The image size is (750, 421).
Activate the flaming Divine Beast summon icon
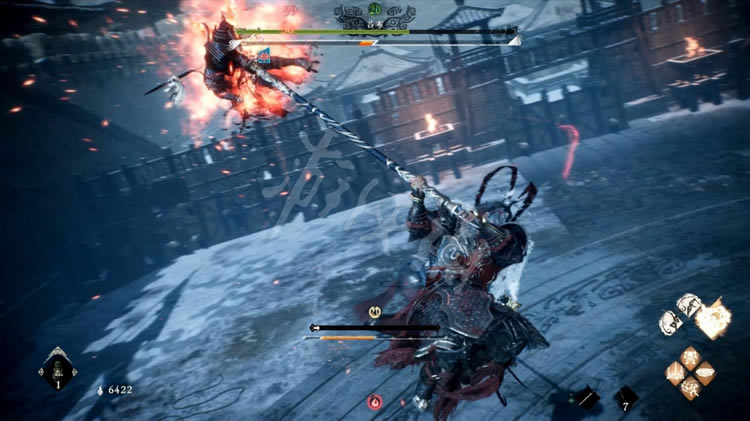(710, 319)
